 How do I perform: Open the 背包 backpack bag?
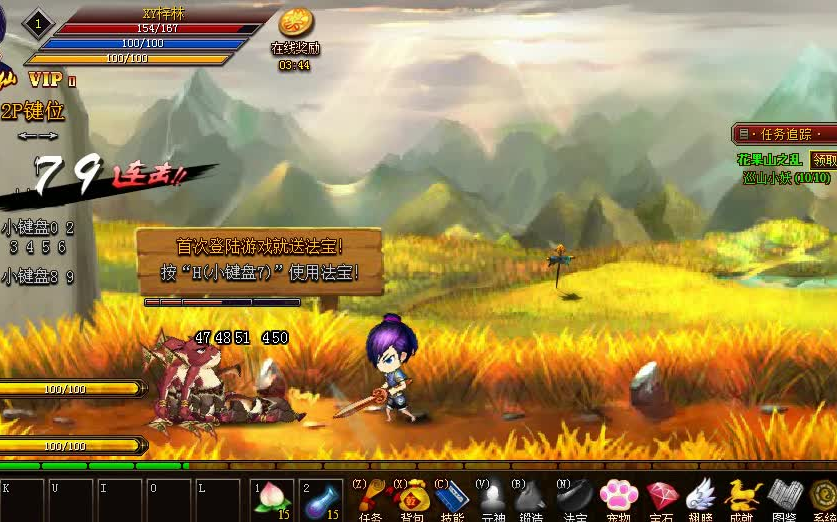410,498
